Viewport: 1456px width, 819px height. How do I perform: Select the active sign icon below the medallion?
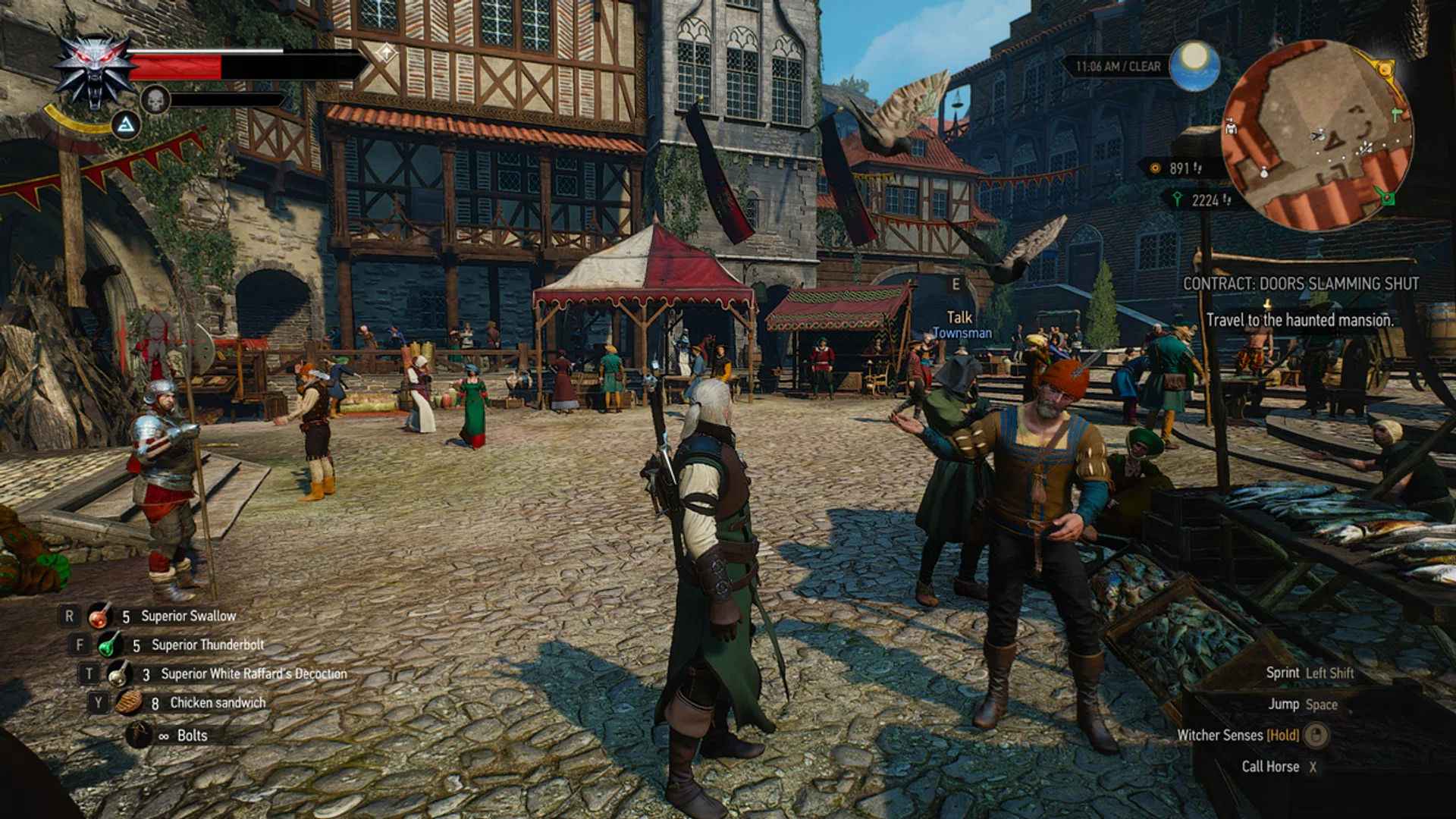(x=126, y=125)
